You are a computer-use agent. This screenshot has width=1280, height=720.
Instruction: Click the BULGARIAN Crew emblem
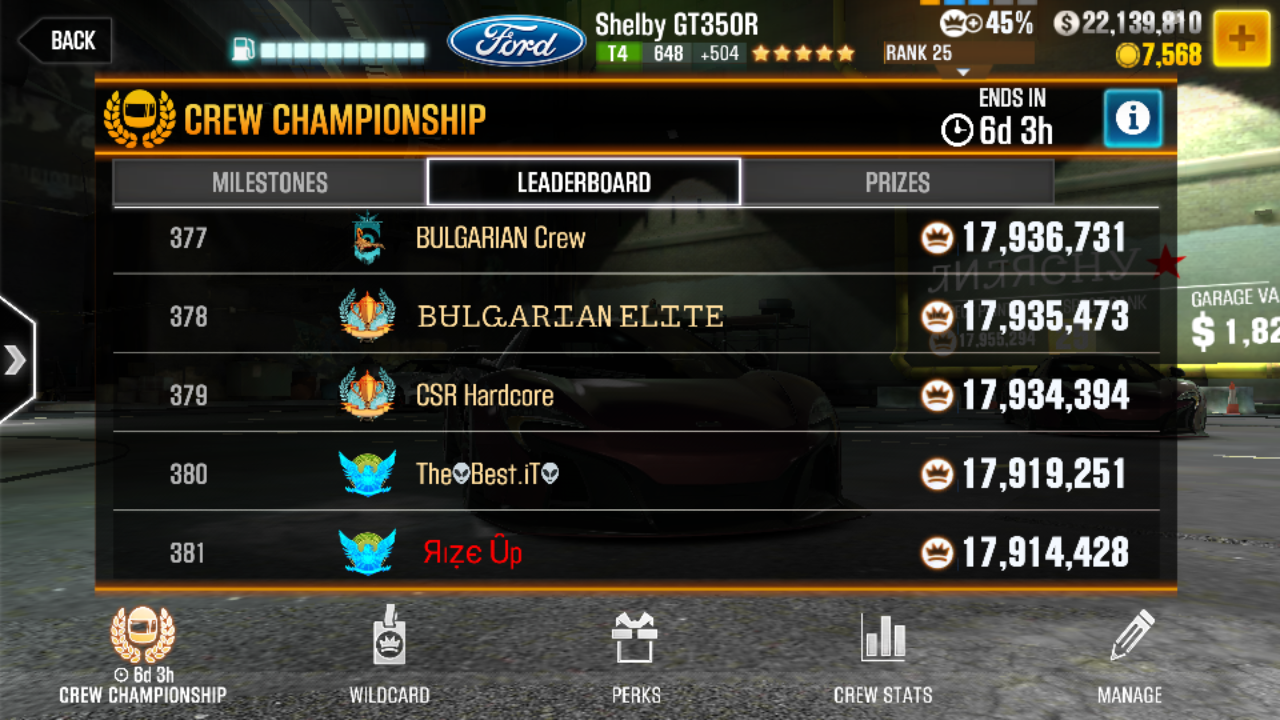(x=369, y=238)
